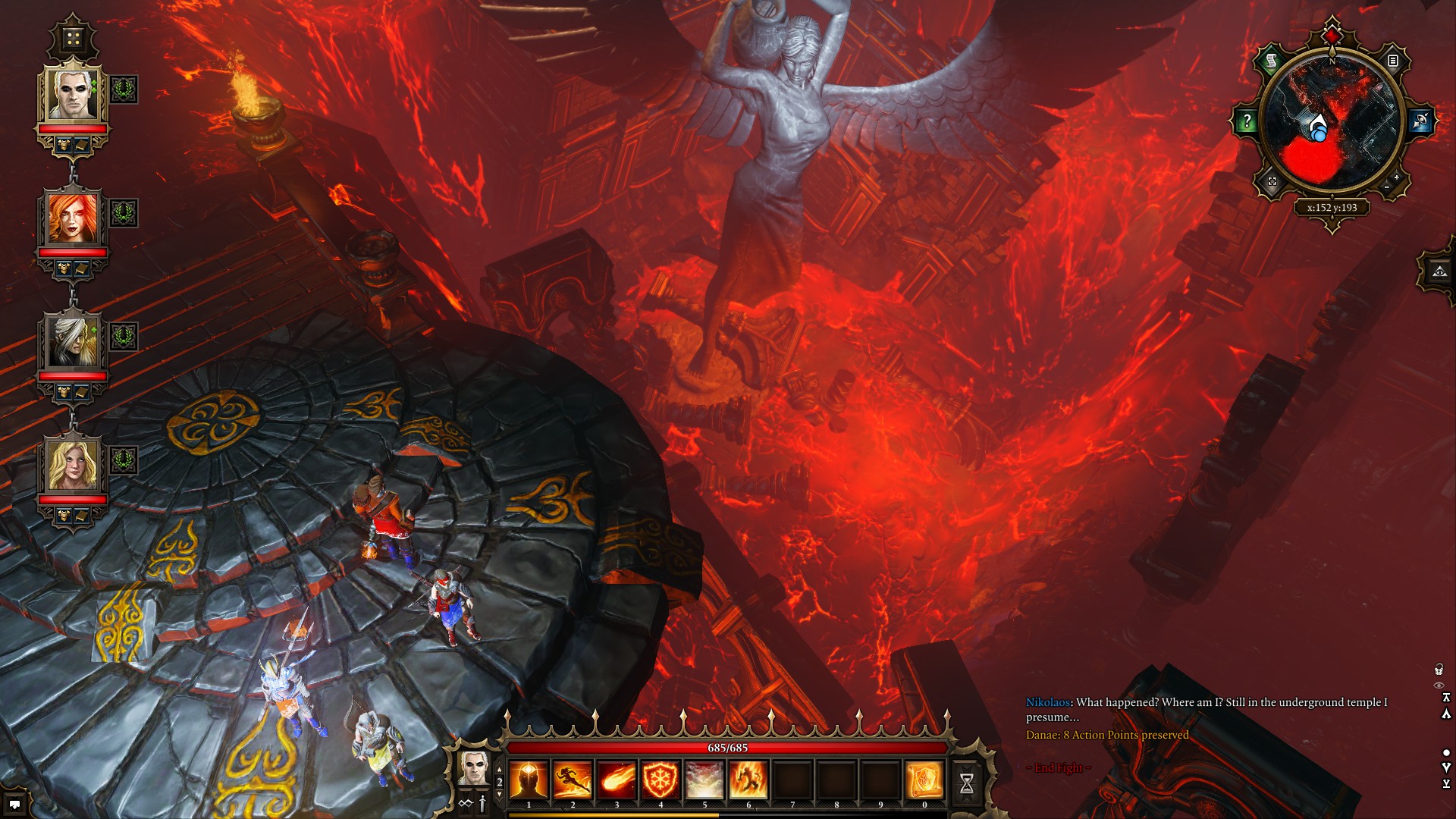Open the quest journal scroll icon by minimap

(1269, 61)
